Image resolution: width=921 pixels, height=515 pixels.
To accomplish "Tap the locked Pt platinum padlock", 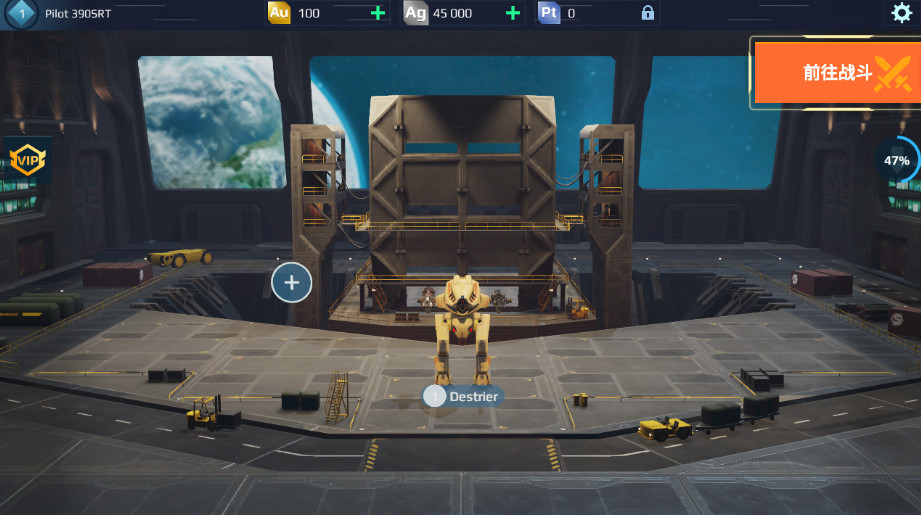I will [x=648, y=13].
